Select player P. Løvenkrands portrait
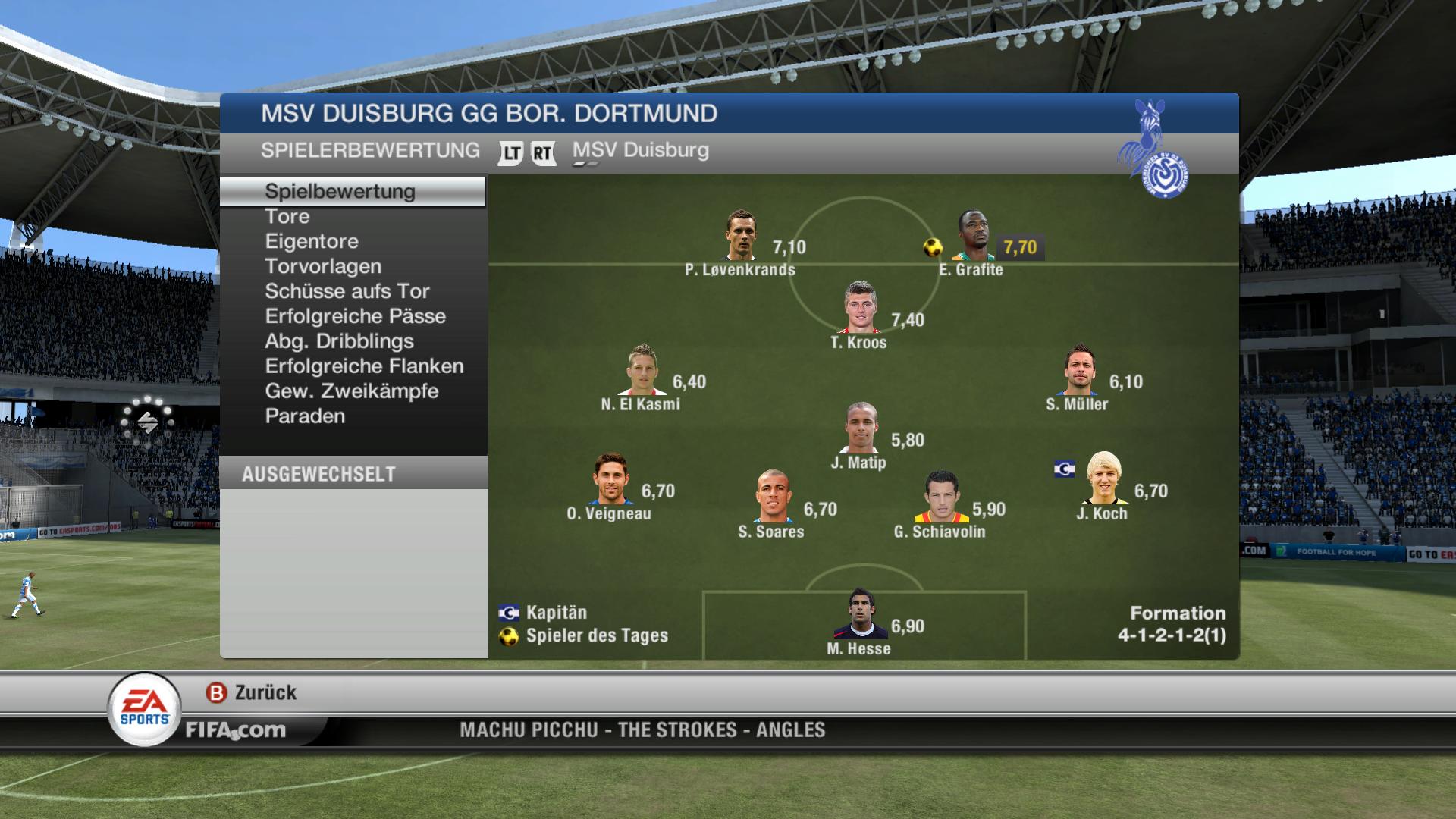Viewport: 1456px width, 819px height. click(x=740, y=236)
